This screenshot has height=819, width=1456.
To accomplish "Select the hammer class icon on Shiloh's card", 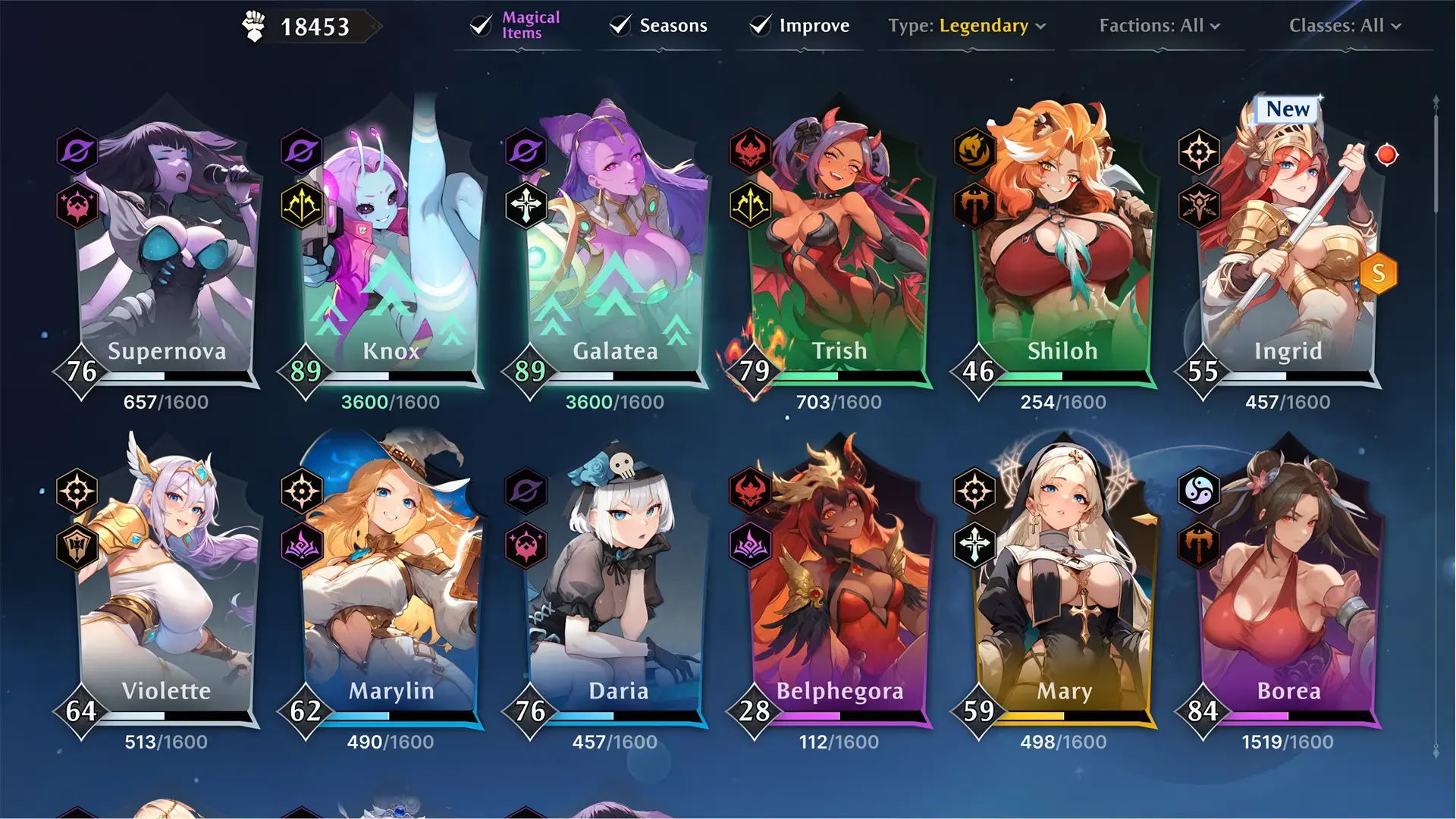I will (x=974, y=203).
